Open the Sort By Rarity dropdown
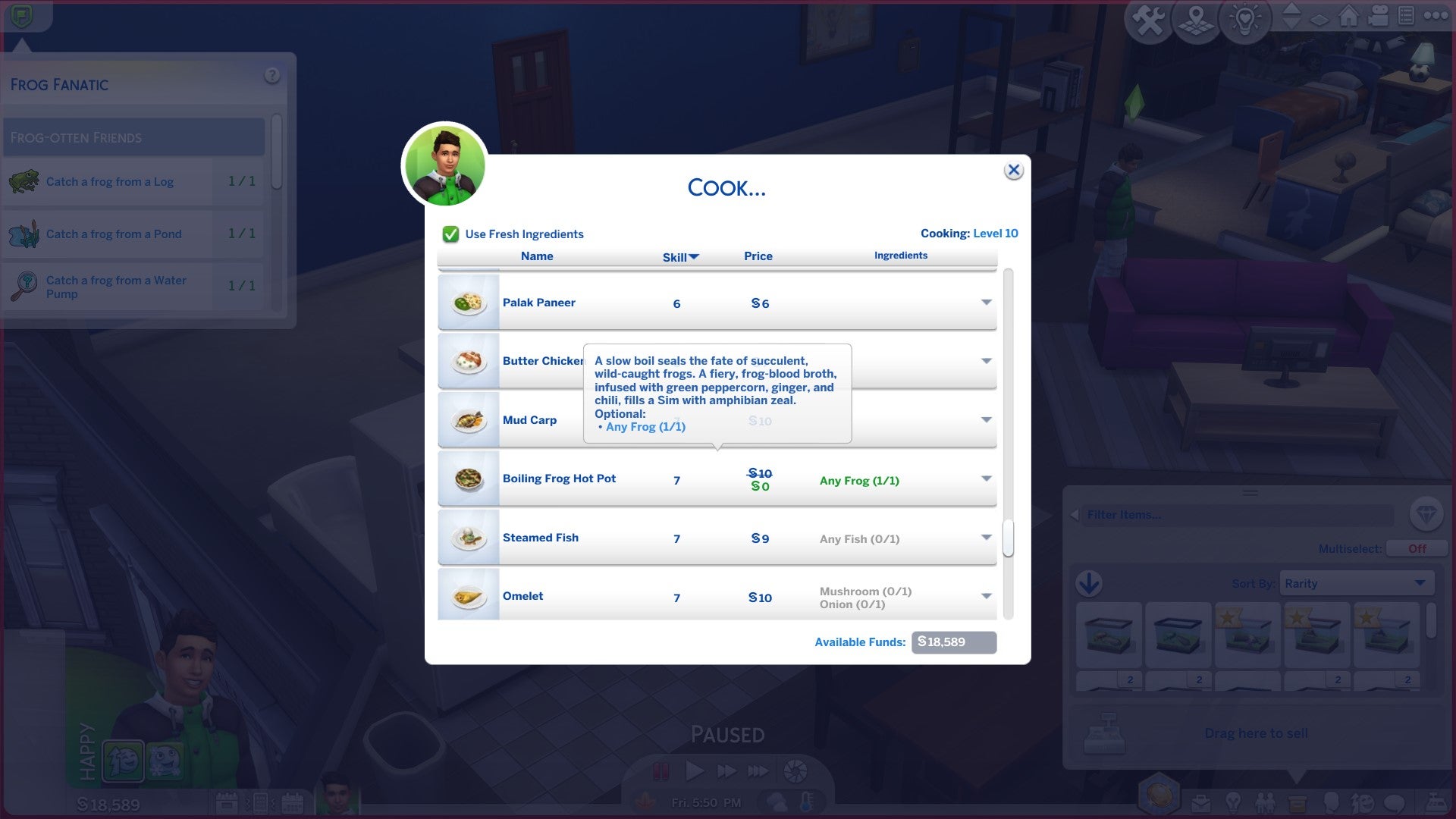Viewport: 1456px width, 819px height. coord(1357,583)
